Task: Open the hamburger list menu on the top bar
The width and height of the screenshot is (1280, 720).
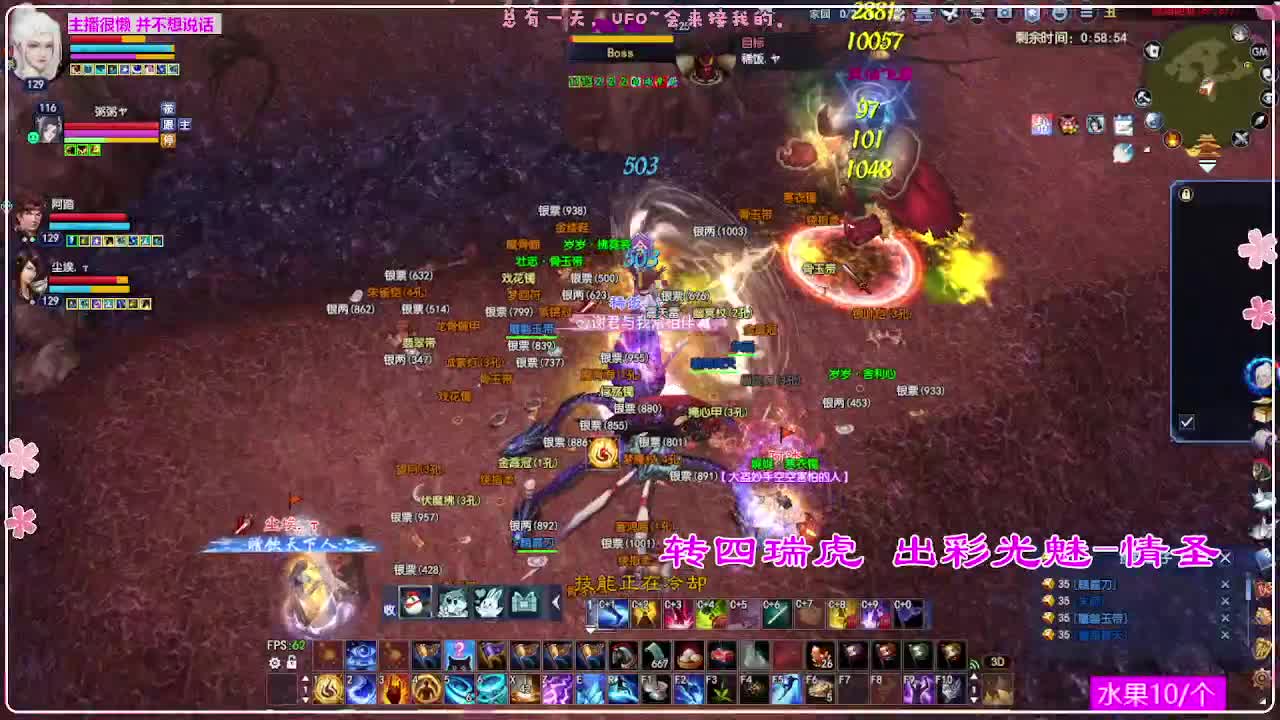Action: tap(1087, 12)
